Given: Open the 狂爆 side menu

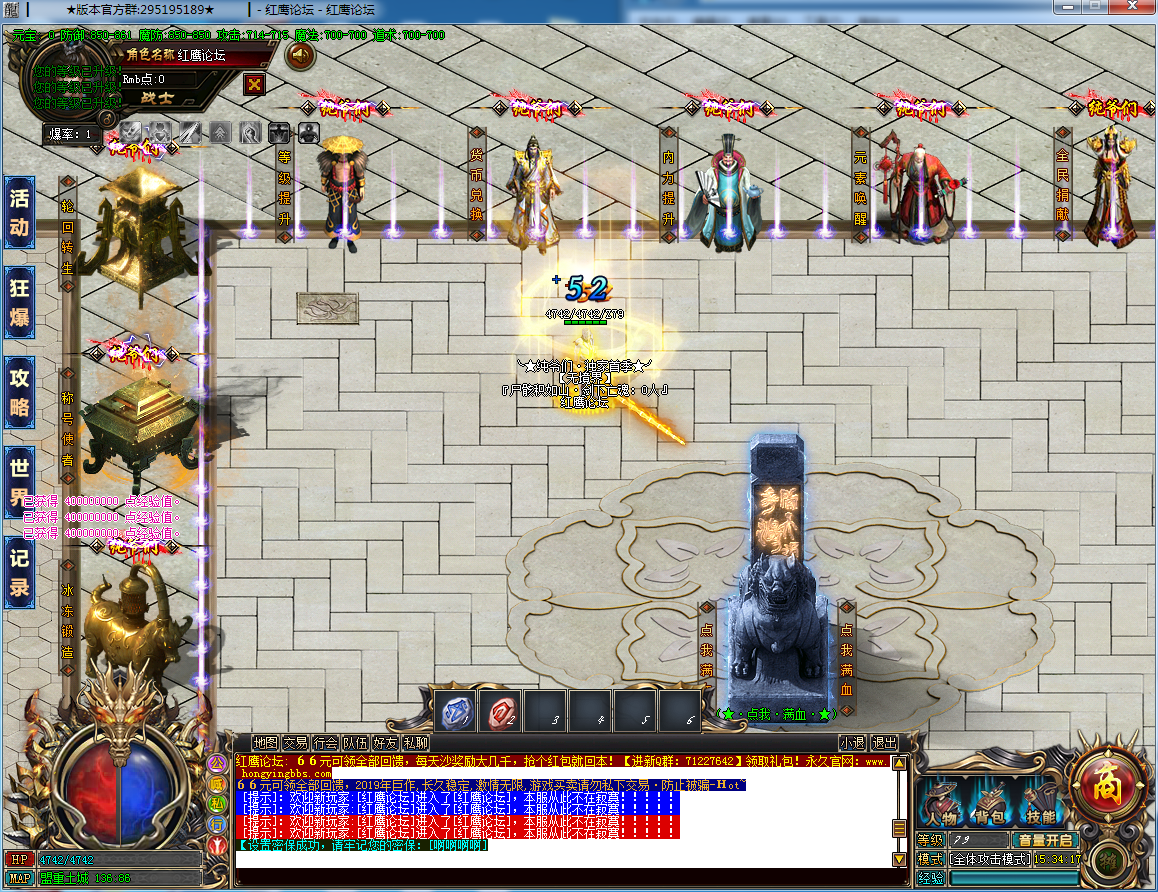Looking at the screenshot, I should (19, 302).
